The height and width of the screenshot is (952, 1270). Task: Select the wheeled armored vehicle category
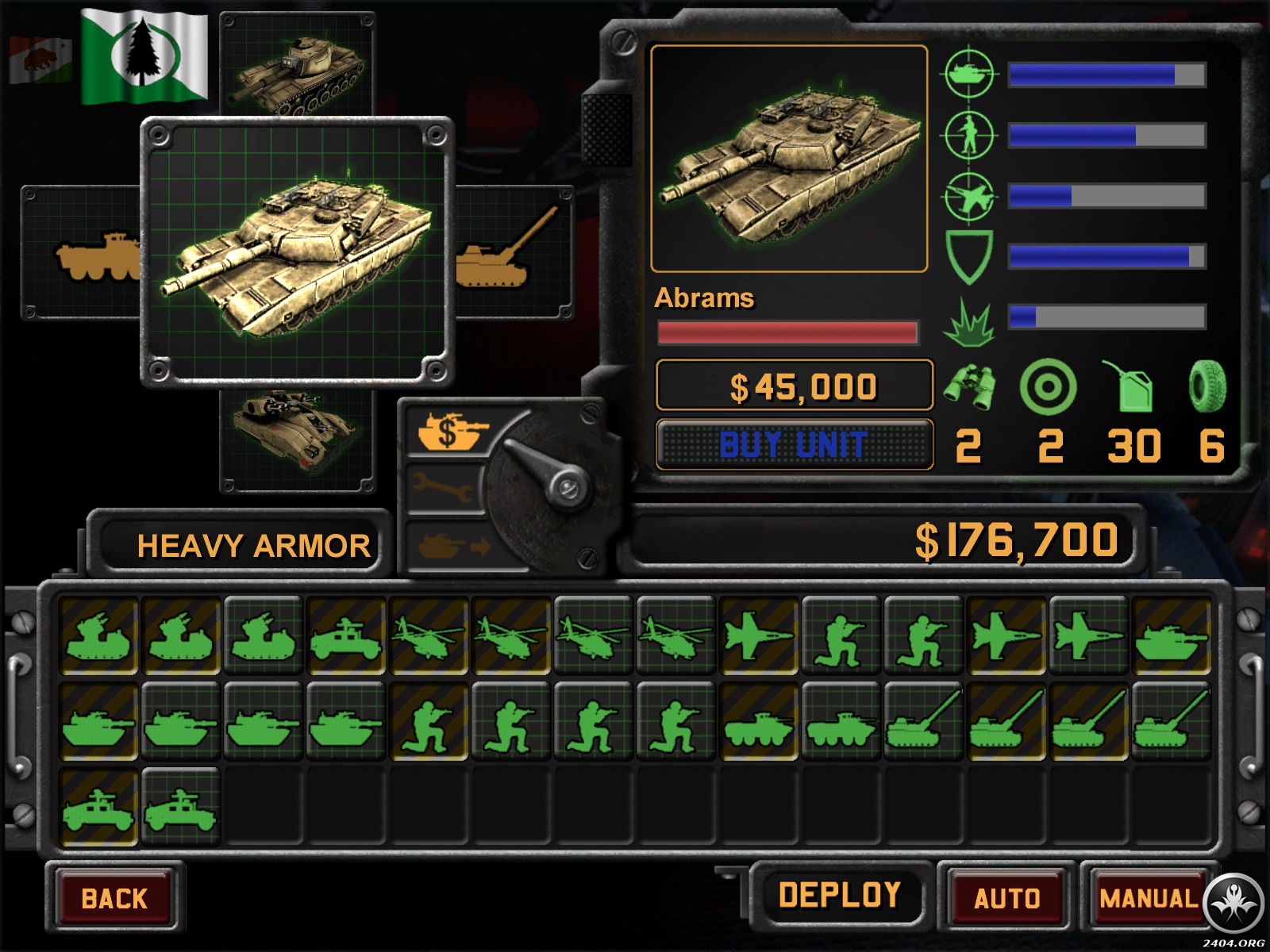coord(87,255)
